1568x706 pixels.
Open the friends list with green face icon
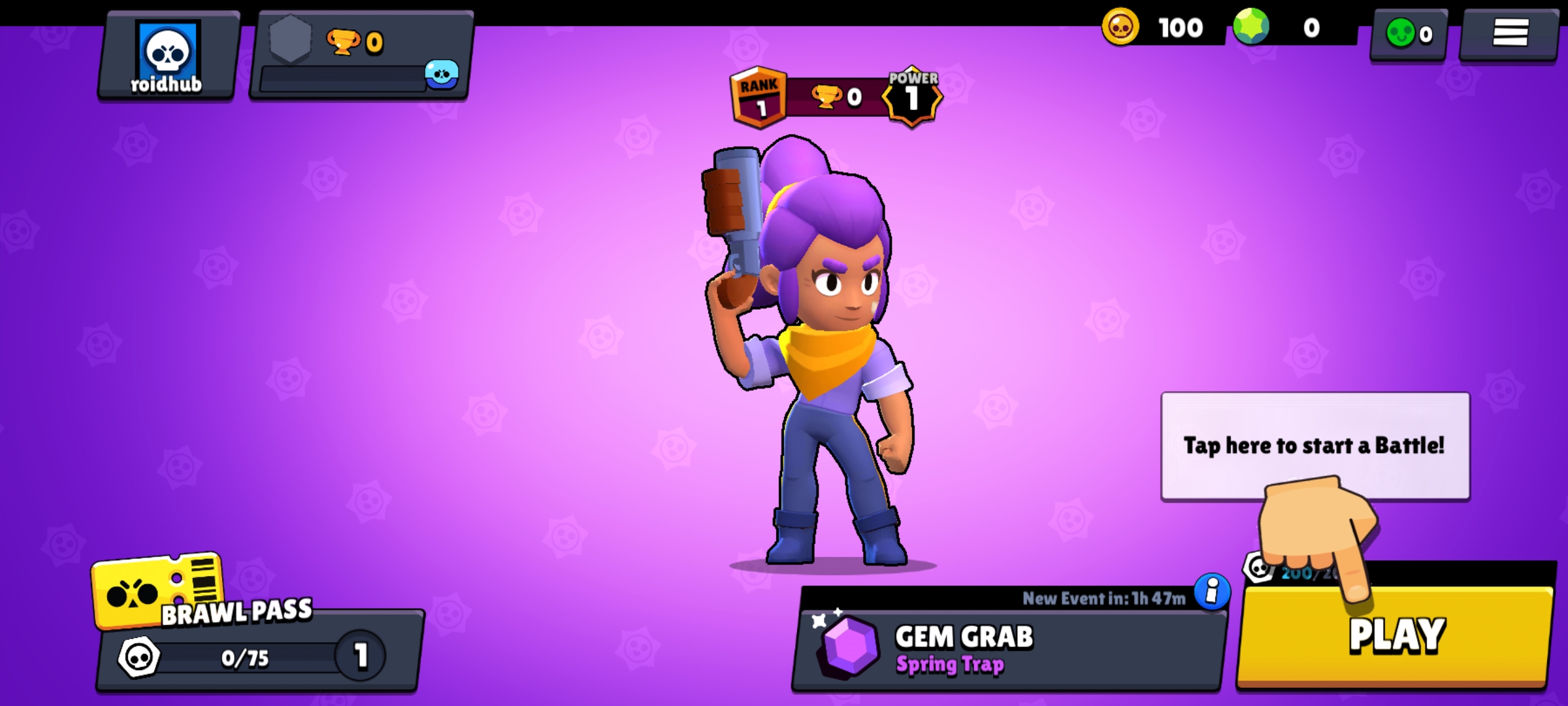1409,34
